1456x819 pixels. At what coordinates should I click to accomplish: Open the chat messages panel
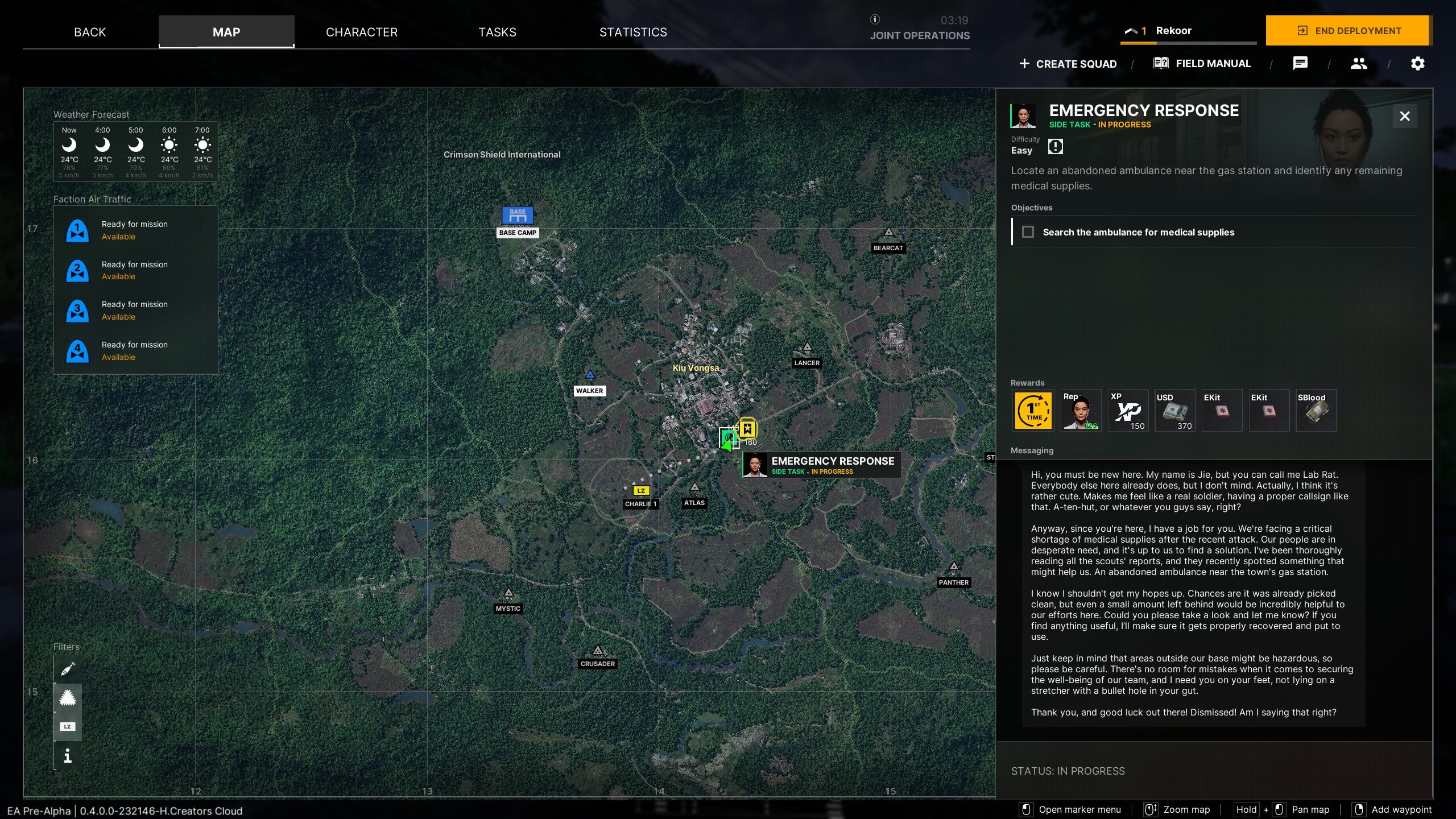coord(1300,63)
